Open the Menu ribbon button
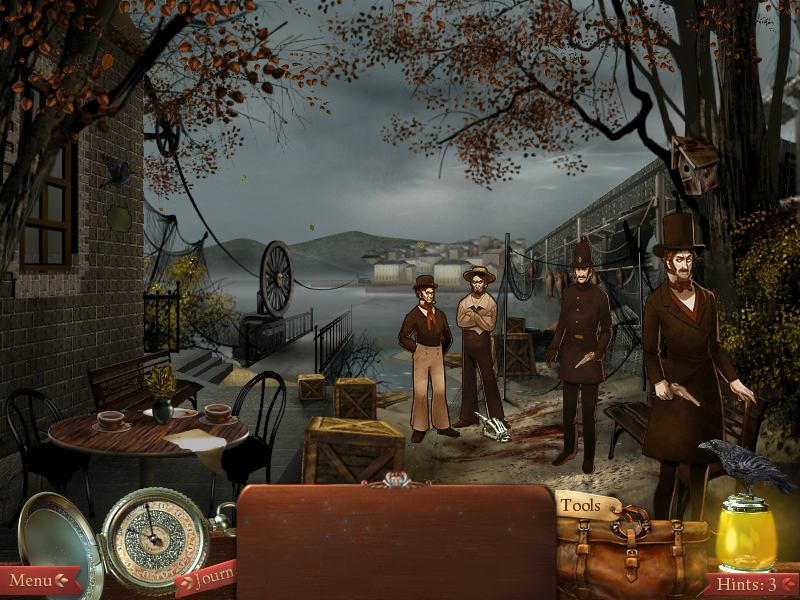The height and width of the screenshot is (600, 800). (38, 580)
